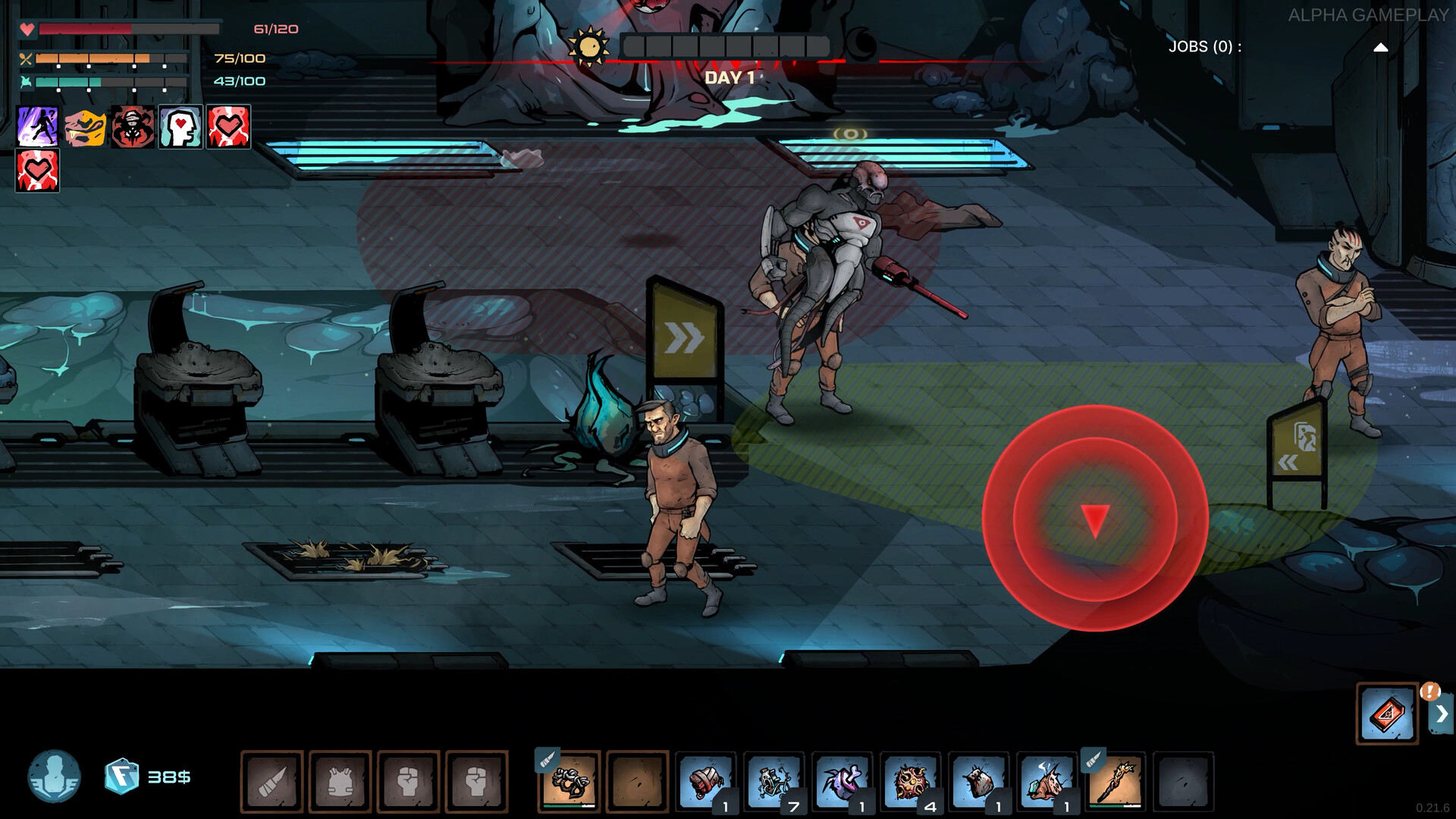Open the red book with triangle eye
The image size is (1456, 819).
[x=1386, y=714]
